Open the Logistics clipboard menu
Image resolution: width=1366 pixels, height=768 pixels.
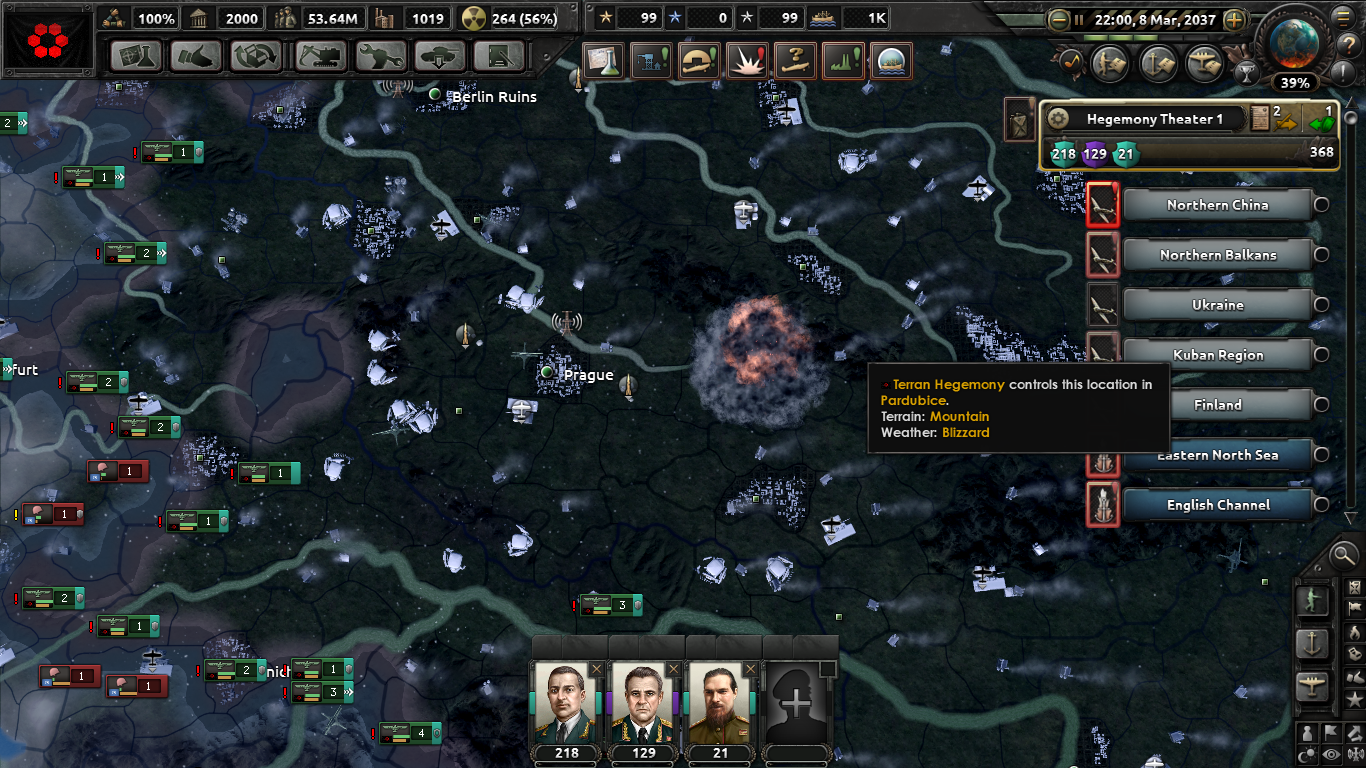click(499, 56)
